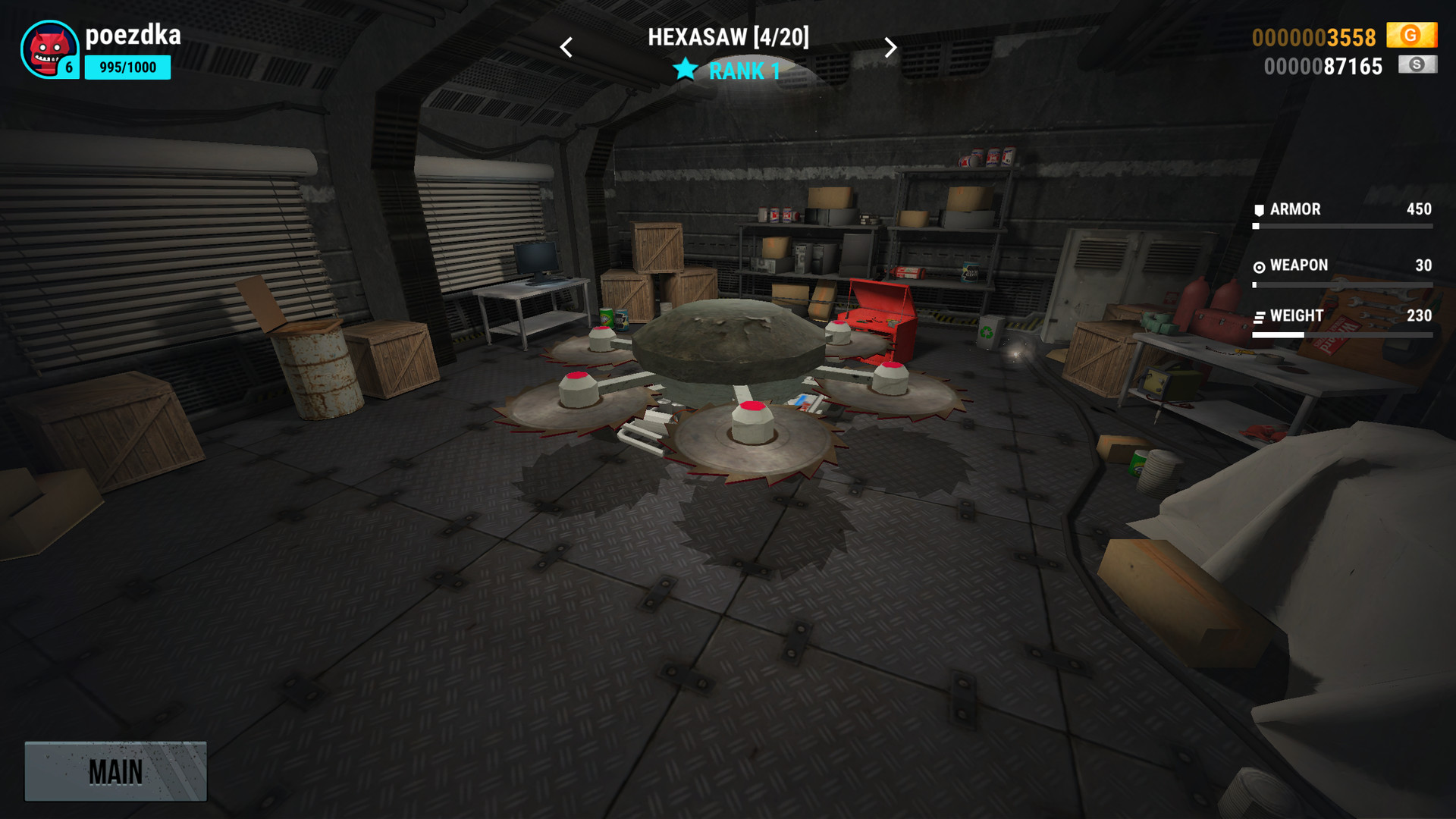The width and height of the screenshot is (1456, 819).
Task: Select the Armor shield icon
Action: pyautogui.click(x=1258, y=209)
